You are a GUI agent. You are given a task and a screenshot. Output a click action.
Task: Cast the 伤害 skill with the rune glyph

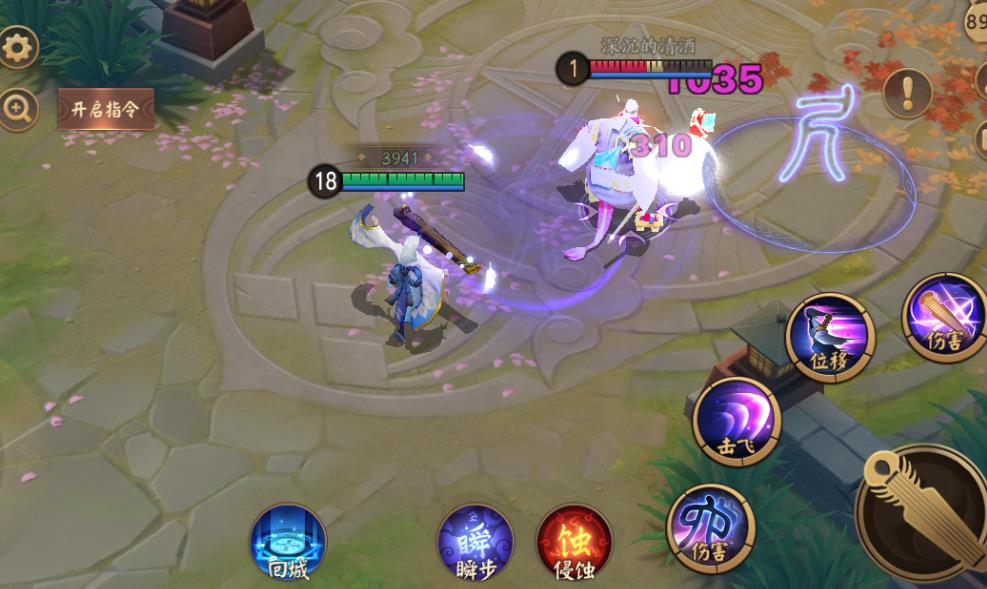(x=710, y=528)
